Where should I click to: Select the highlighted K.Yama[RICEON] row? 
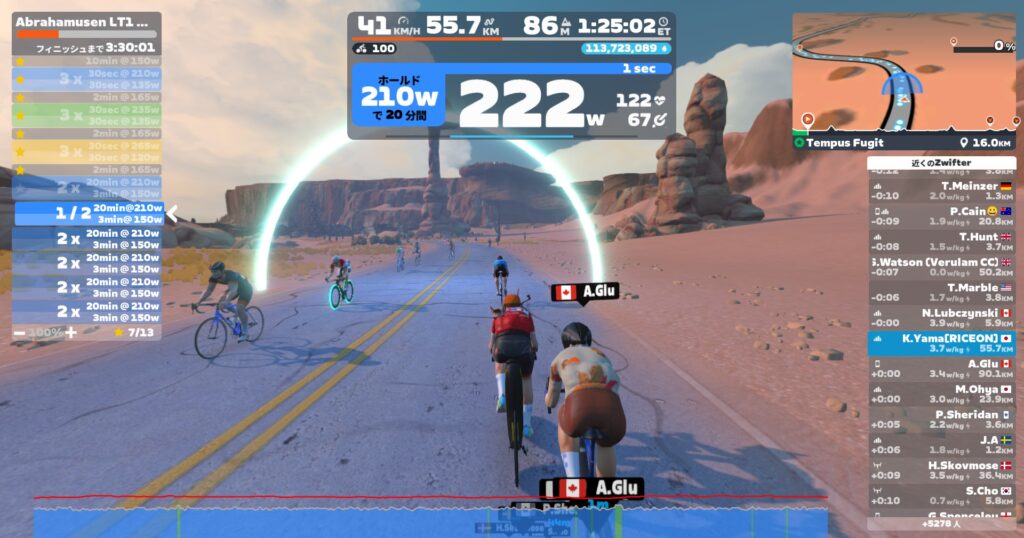(x=941, y=344)
